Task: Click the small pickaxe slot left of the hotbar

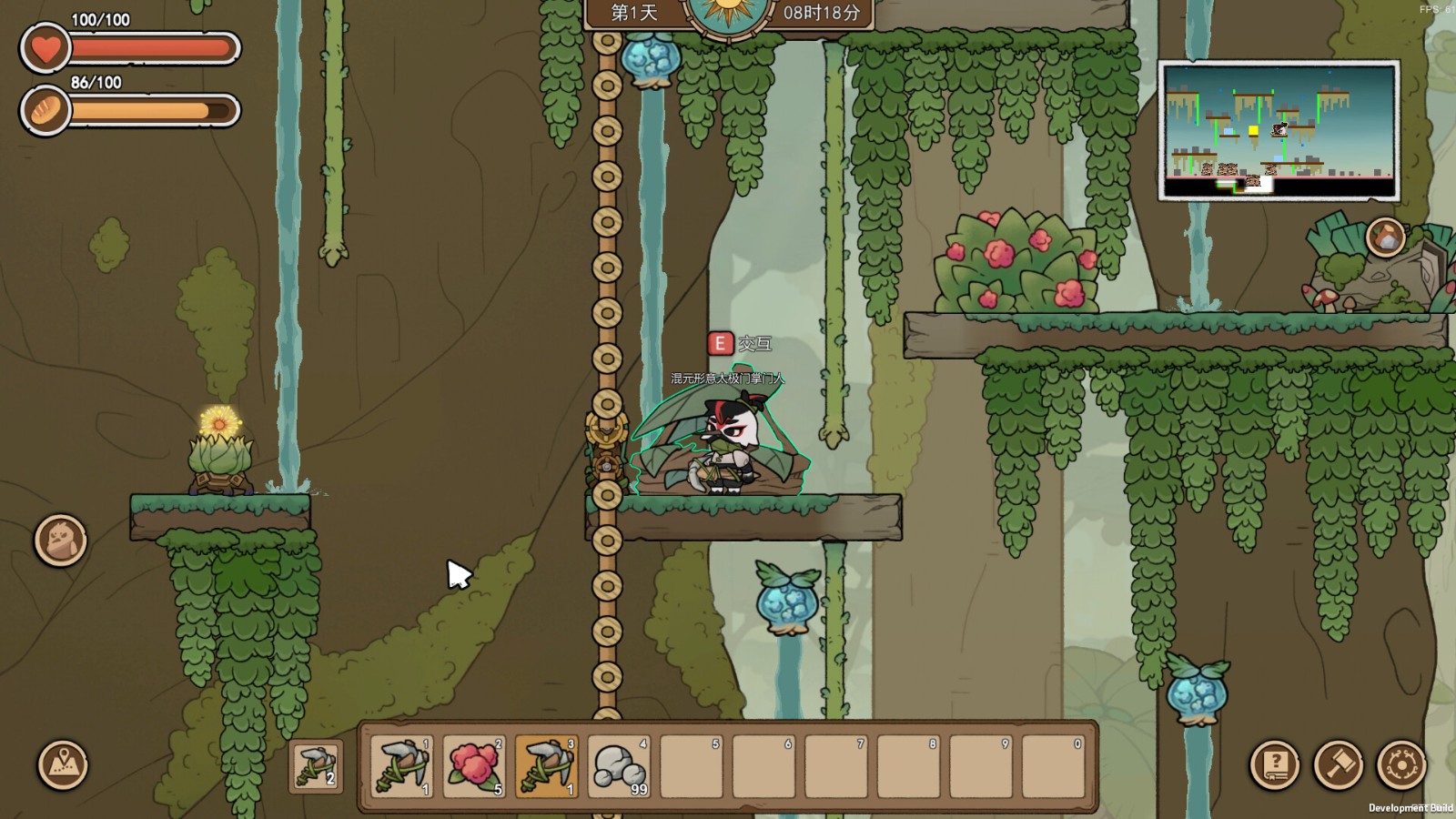Action: [x=316, y=766]
